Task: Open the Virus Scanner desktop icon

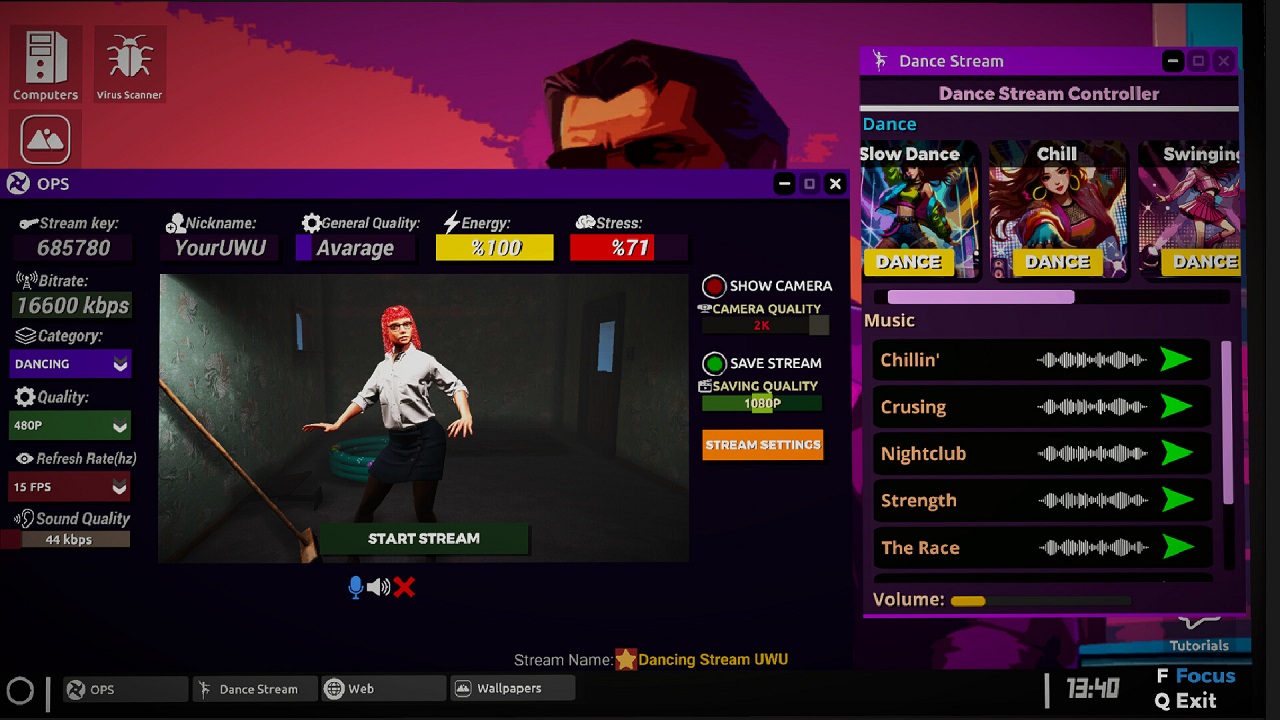Action: click(129, 60)
